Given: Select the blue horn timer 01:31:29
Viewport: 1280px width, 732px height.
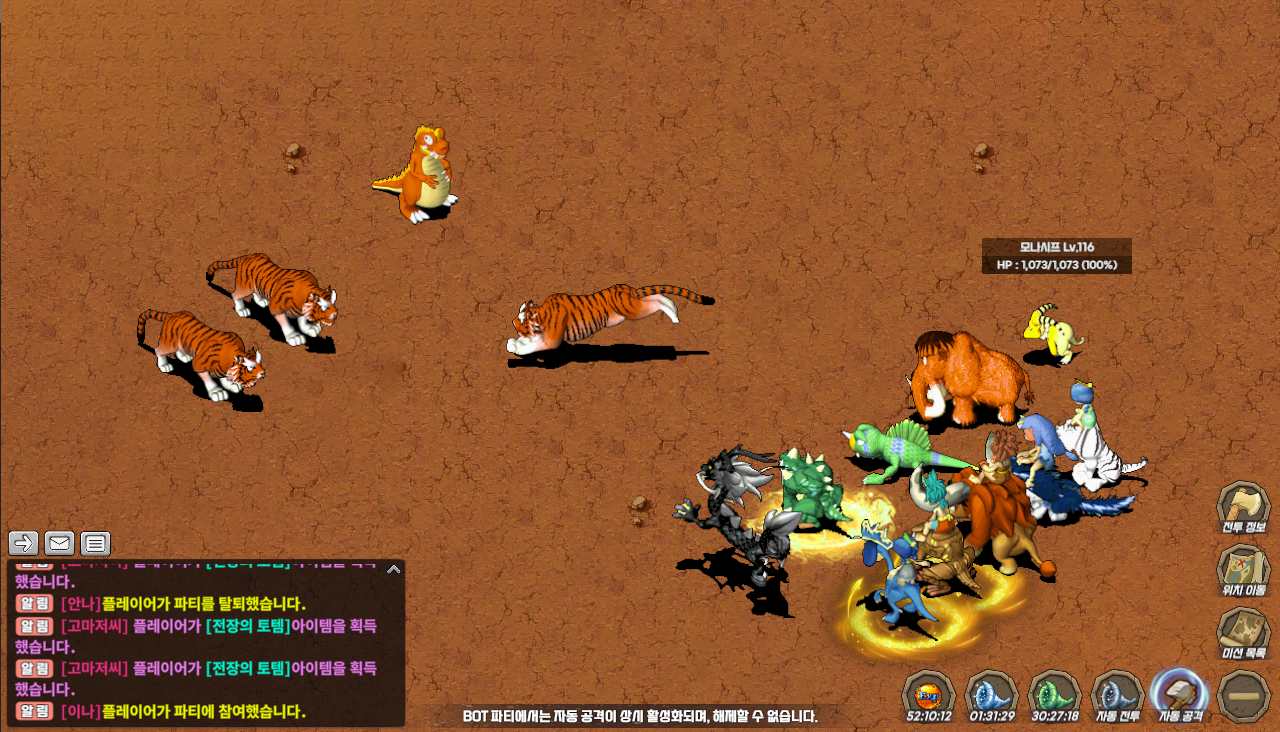Looking at the screenshot, I should (x=992, y=692).
